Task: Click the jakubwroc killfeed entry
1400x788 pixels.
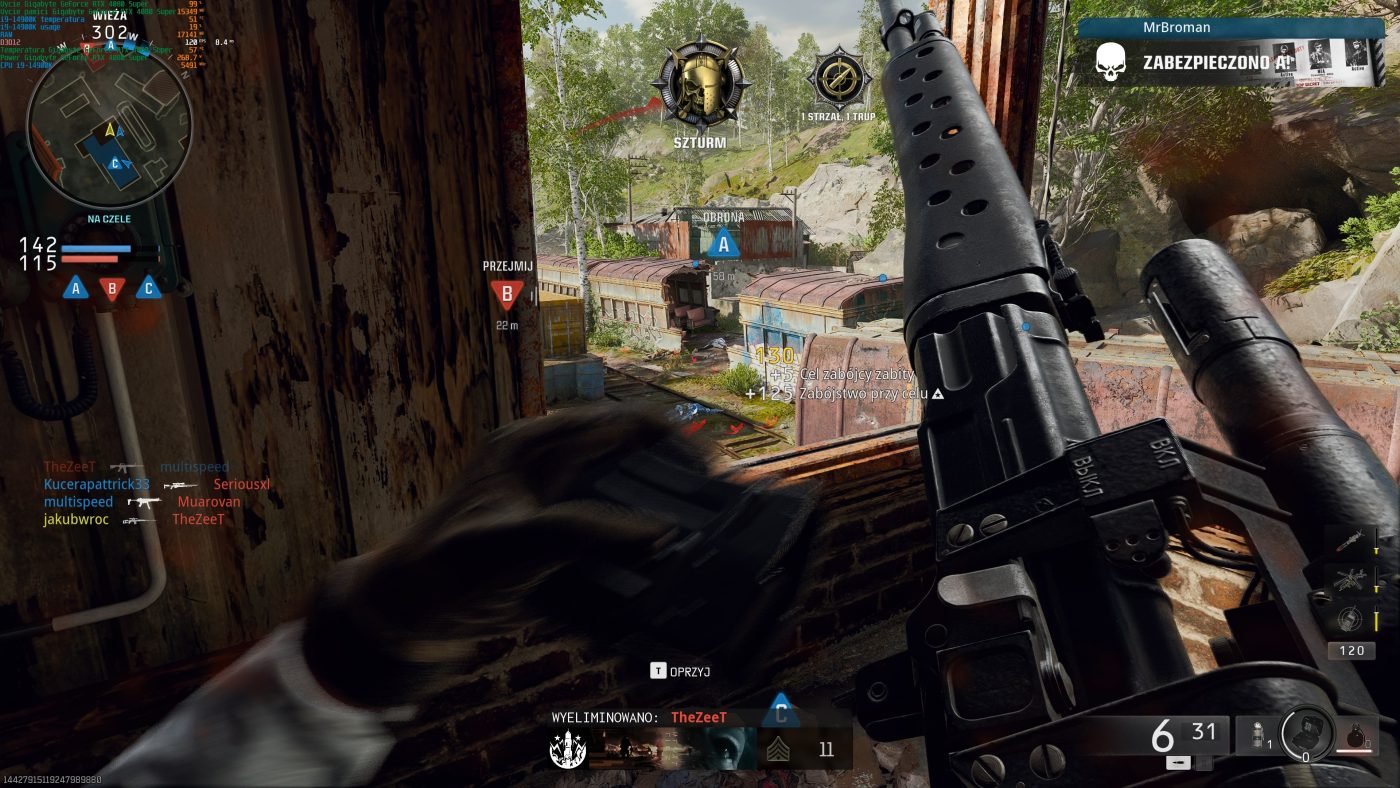Action: [x=76, y=520]
